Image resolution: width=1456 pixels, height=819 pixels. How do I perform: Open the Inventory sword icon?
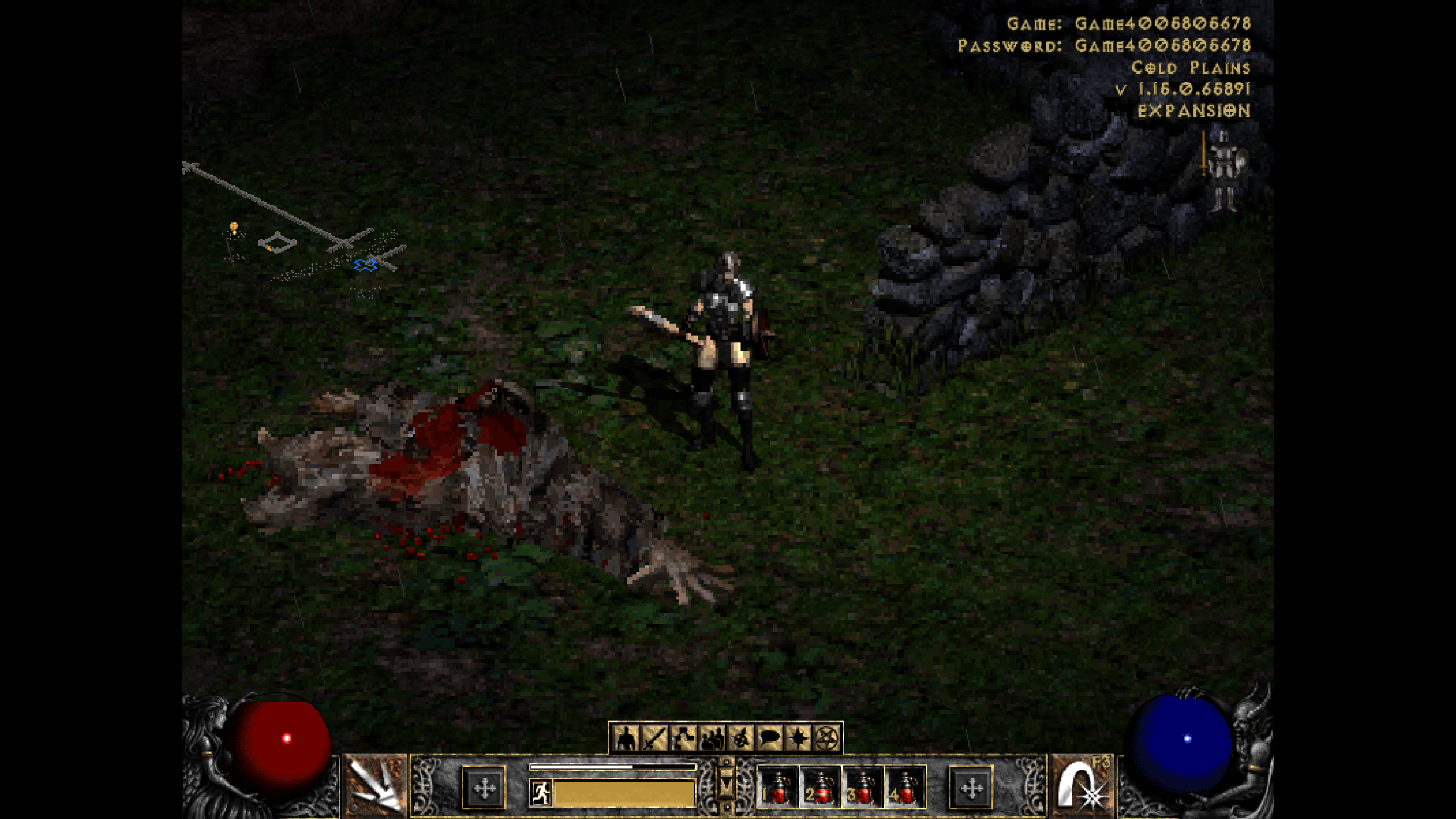click(655, 735)
